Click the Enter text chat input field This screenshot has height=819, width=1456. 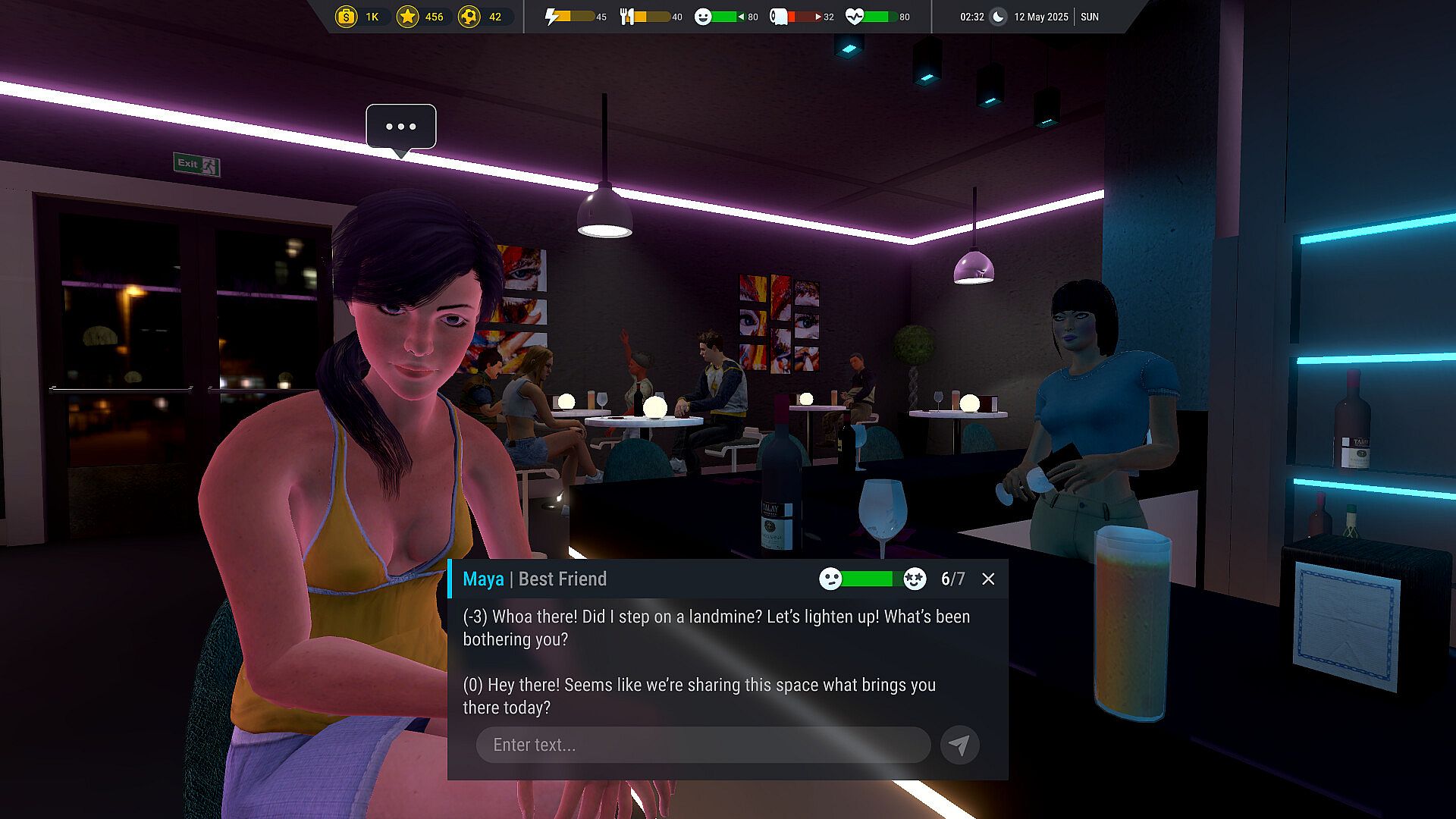coord(703,745)
